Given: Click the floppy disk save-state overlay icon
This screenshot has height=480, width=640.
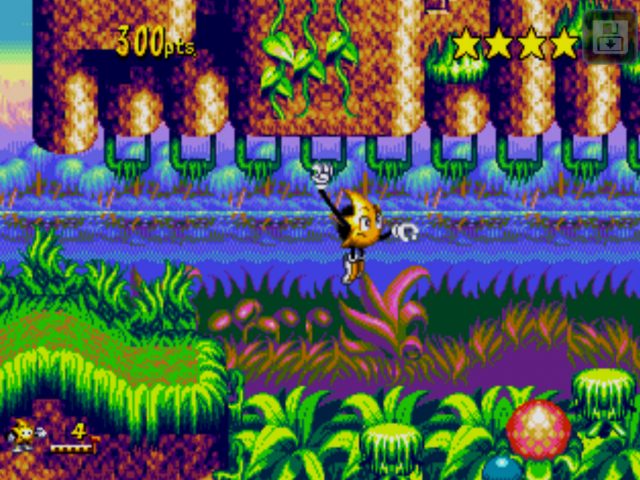Looking at the screenshot, I should pos(608,38).
